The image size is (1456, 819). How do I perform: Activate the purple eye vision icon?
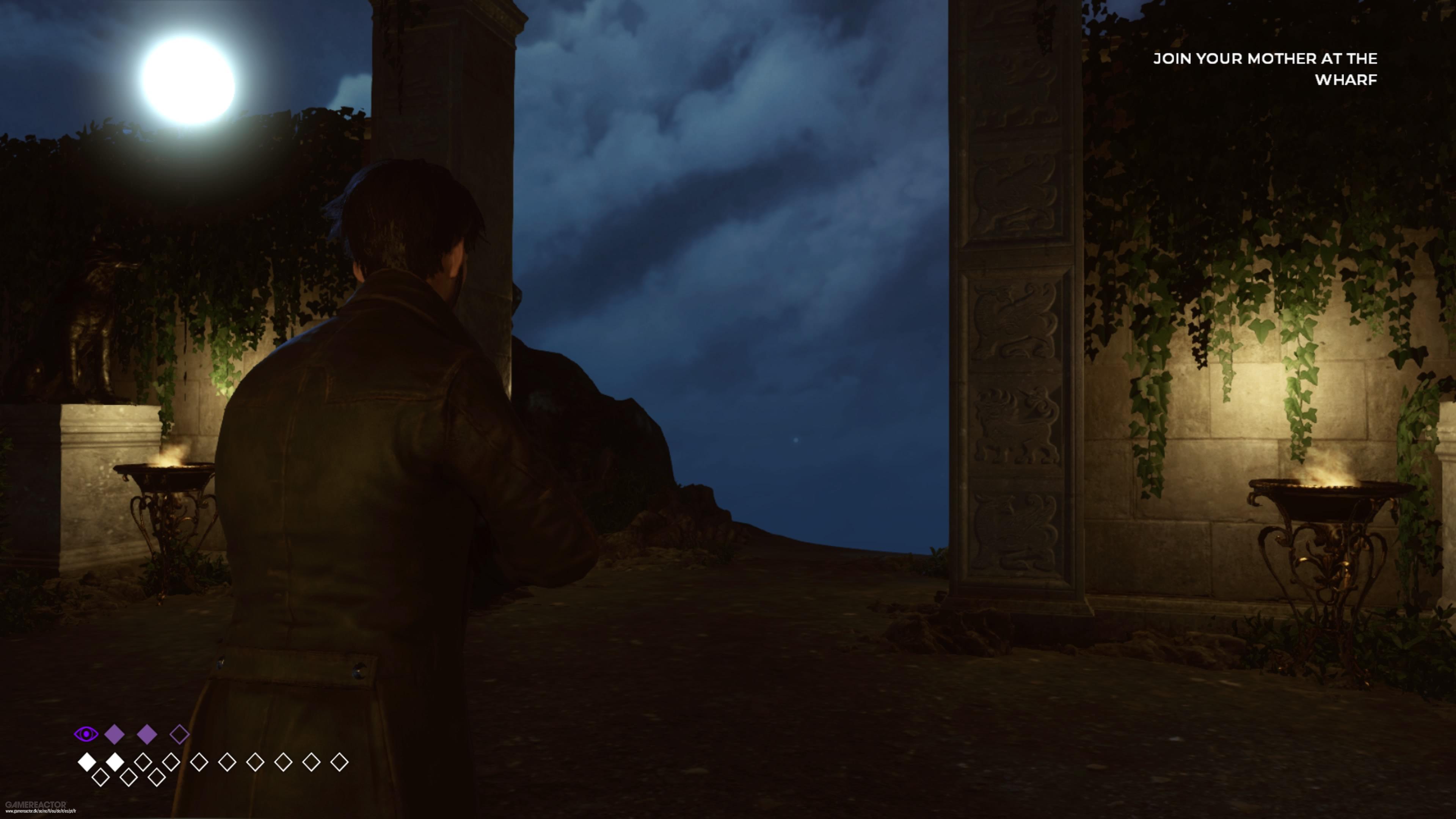[86, 734]
